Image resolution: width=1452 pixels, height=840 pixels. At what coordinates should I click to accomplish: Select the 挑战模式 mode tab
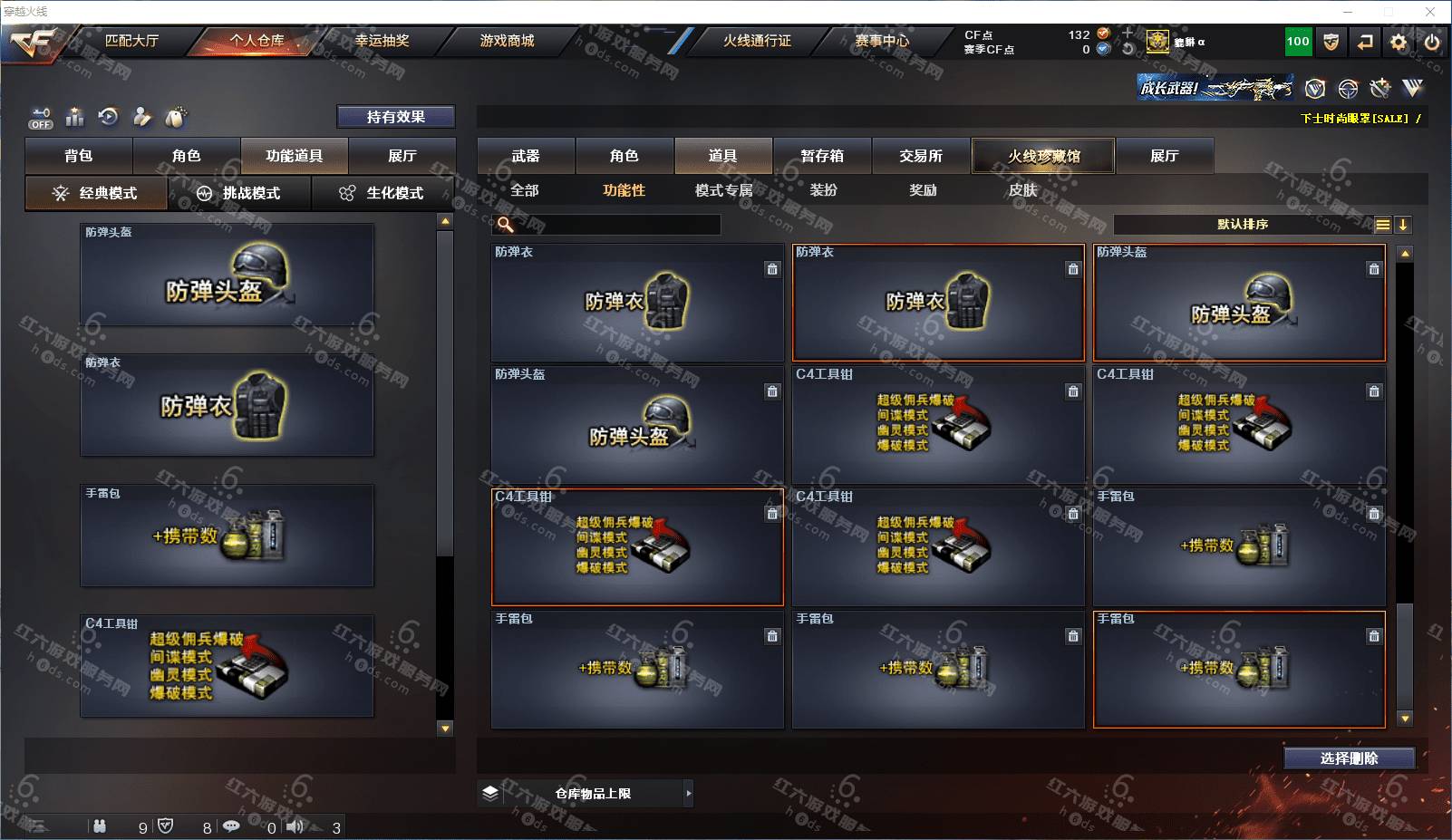pos(239,193)
